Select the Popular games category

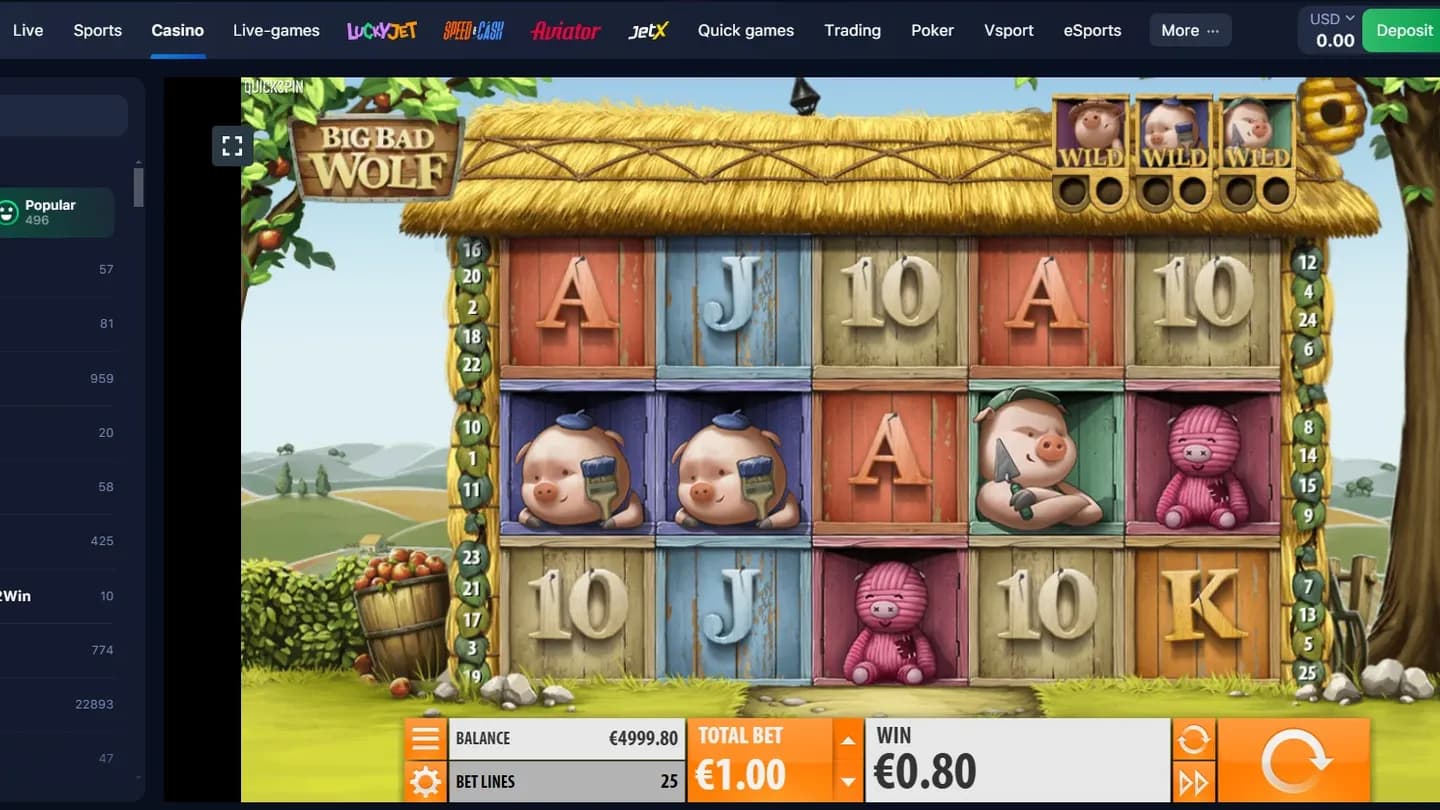click(x=50, y=211)
